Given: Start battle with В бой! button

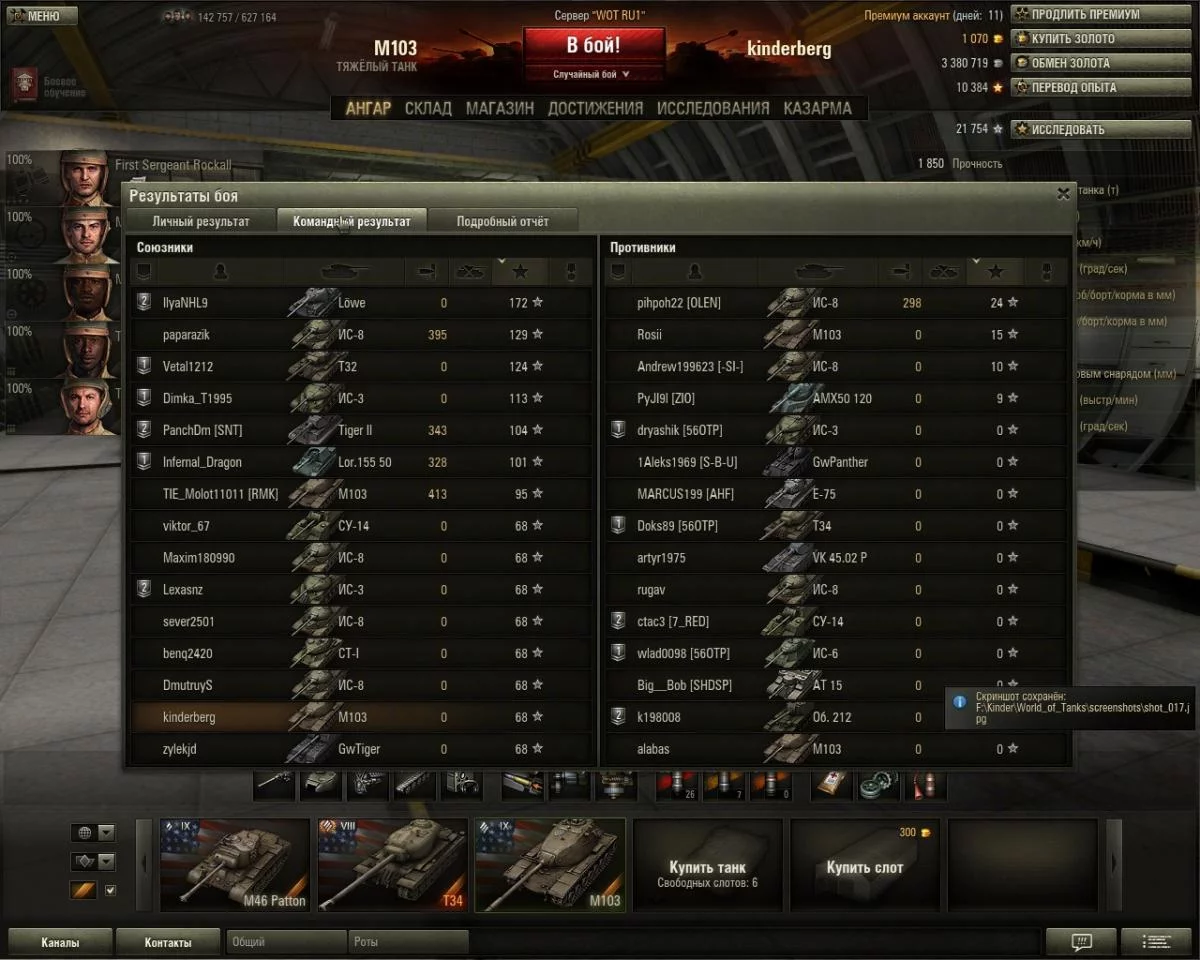Looking at the screenshot, I should pos(594,46).
